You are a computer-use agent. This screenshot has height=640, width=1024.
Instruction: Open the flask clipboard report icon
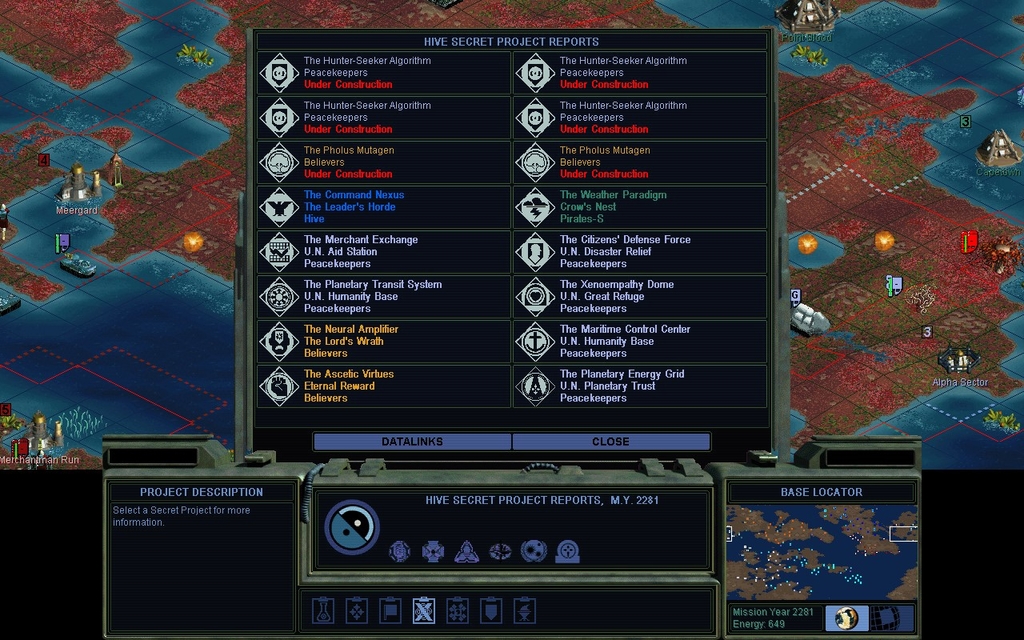click(x=323, y=610)
